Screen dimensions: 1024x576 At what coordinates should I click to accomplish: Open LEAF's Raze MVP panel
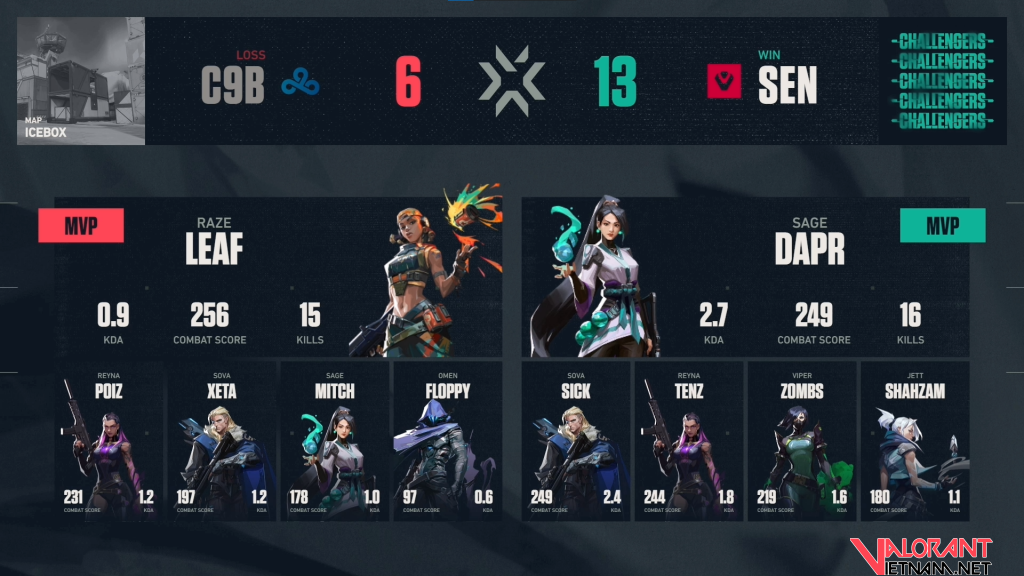(x=278, y=277)
